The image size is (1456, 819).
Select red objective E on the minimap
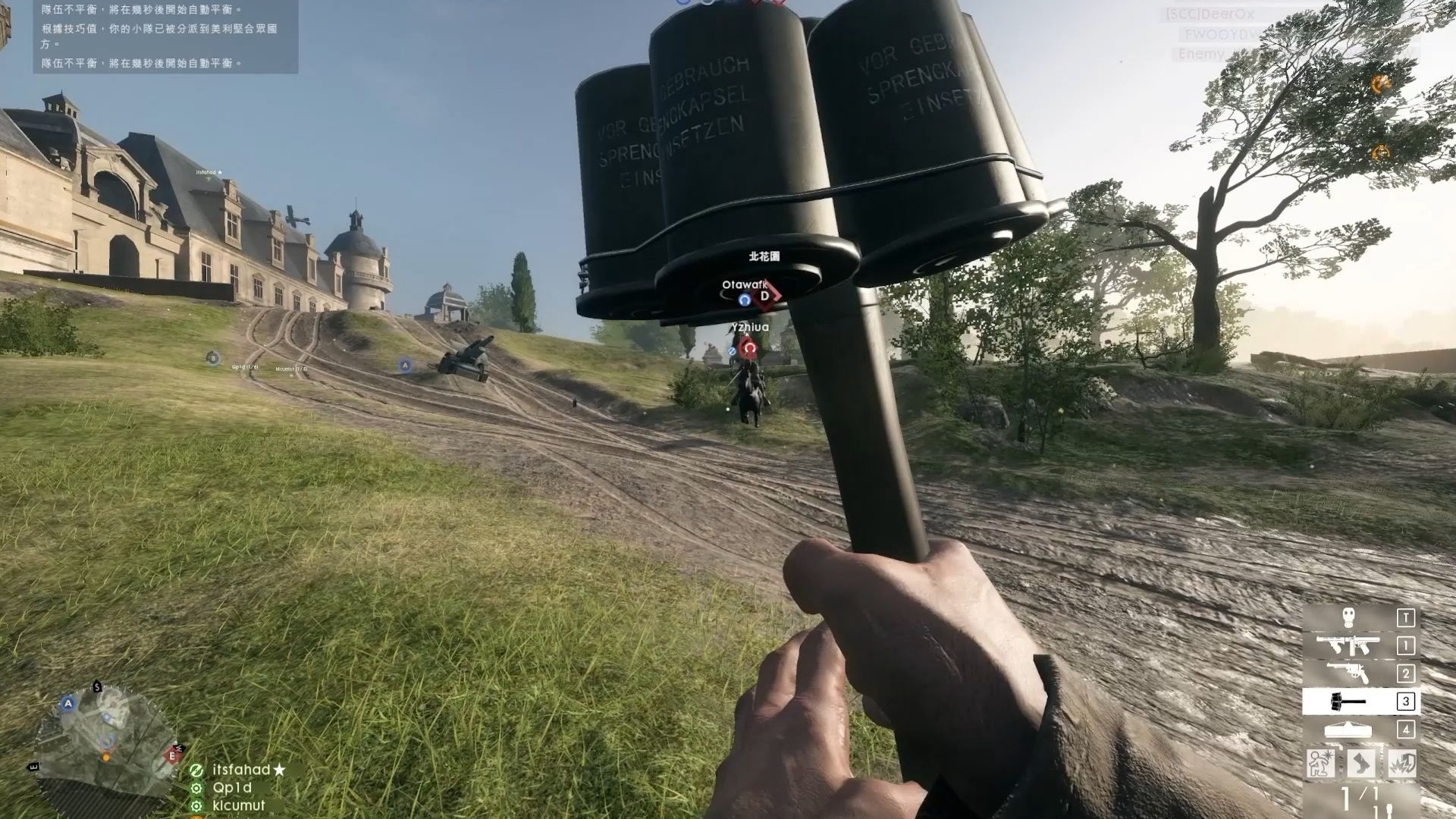(x=172, y=755)
